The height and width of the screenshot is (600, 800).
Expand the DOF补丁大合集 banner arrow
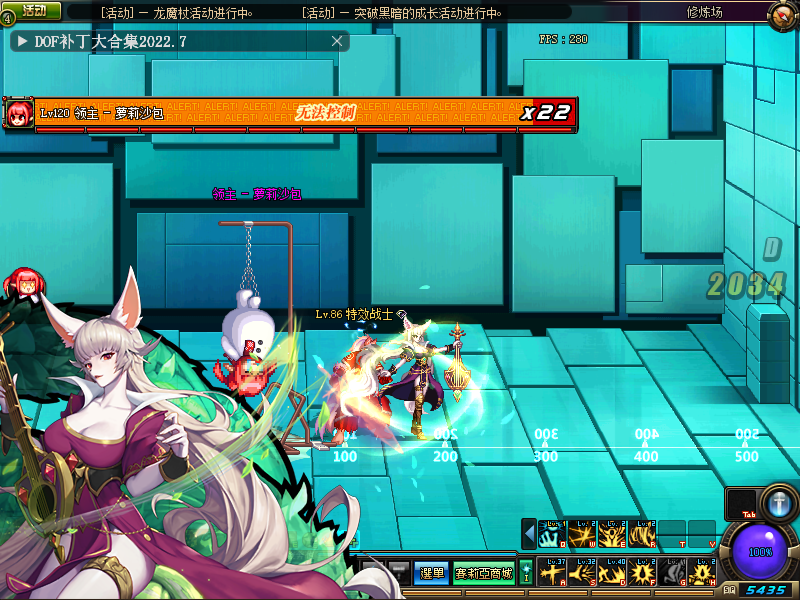click(x=21, y=42)
